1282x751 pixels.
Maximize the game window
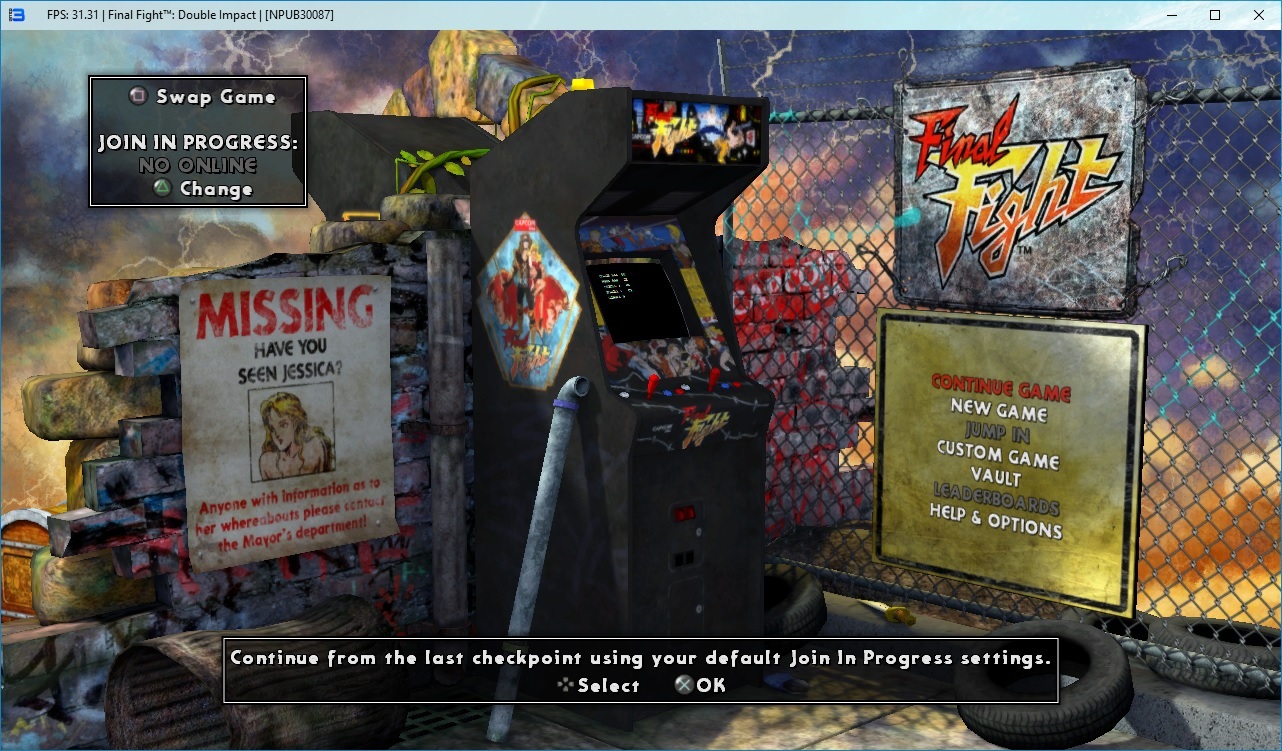pyautogui.click(x=1215, y=15)
